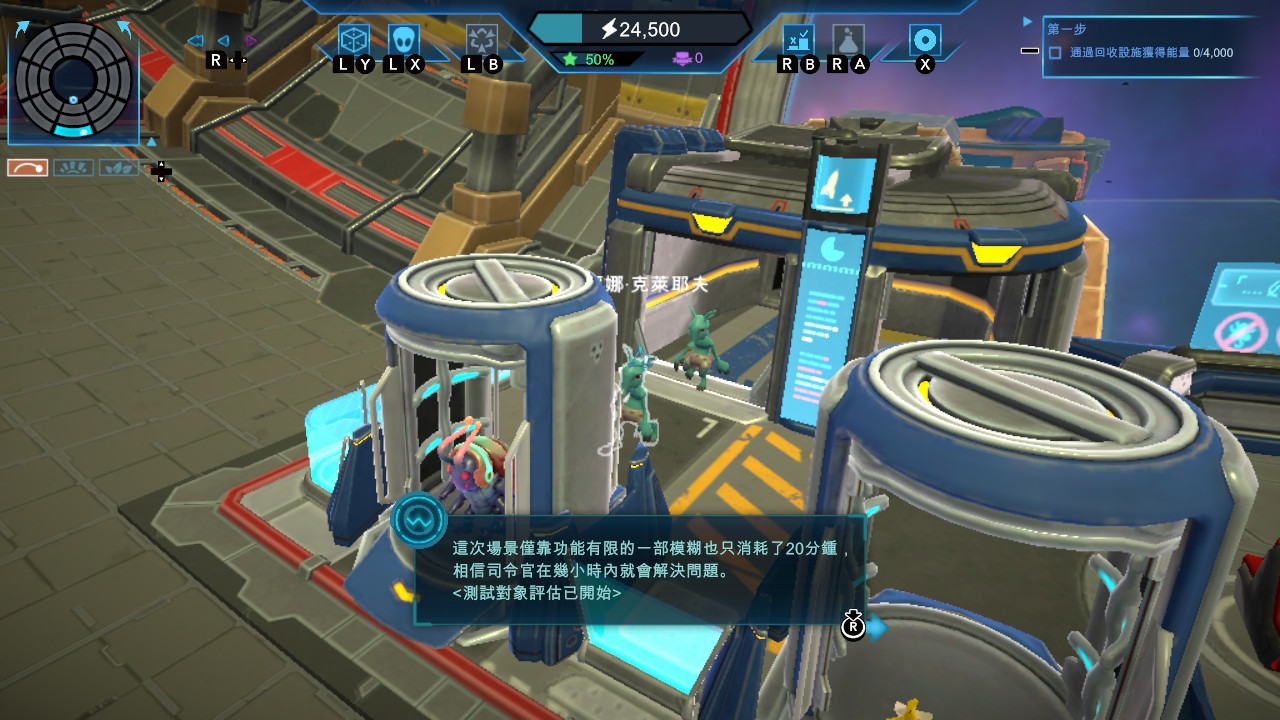This screenshot has height=720, width=1280.
Task: Expand the 第一步 objective panel triangle
Action: 1028,21
